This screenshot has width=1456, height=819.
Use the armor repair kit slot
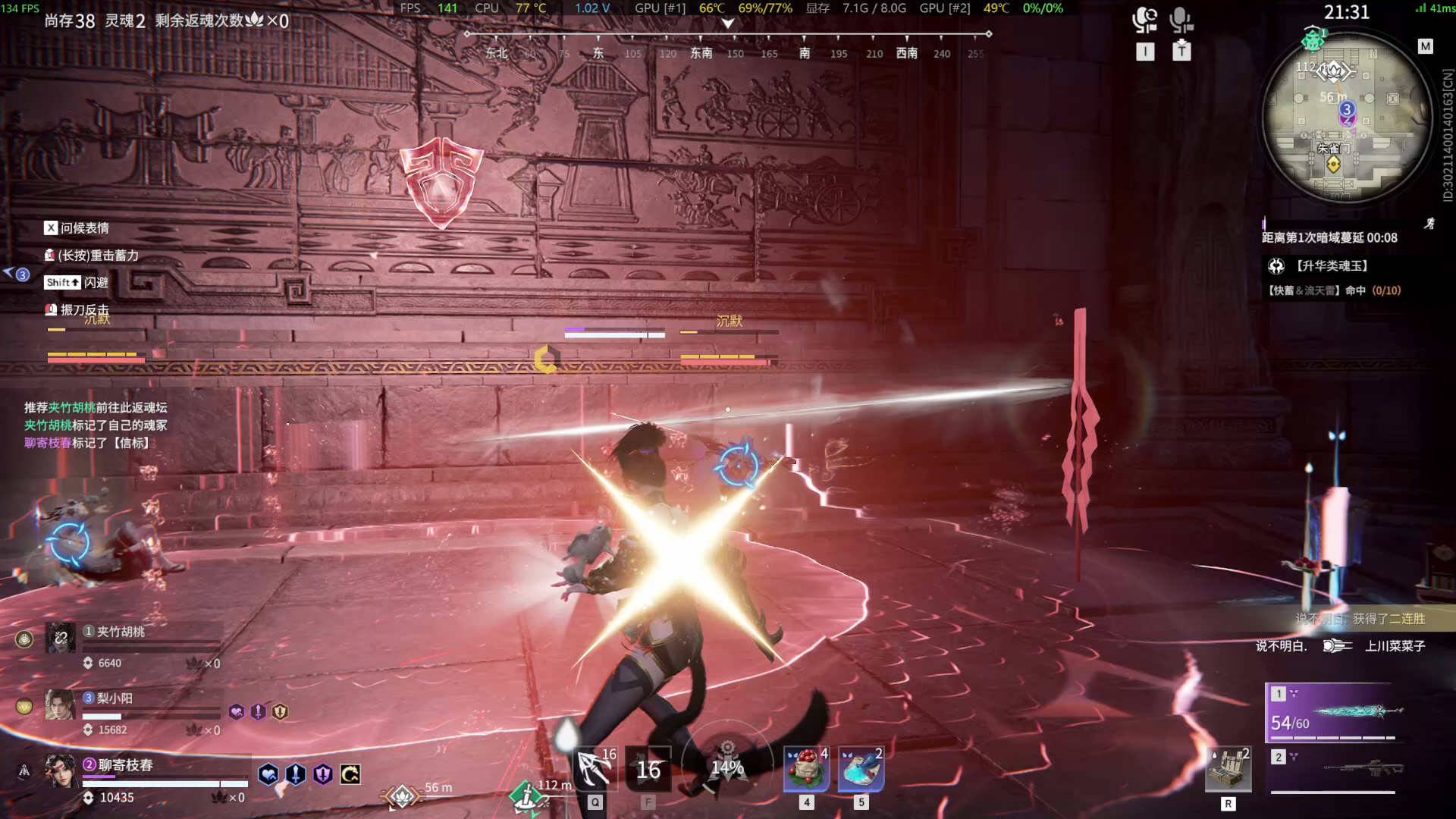point(1228,769)
